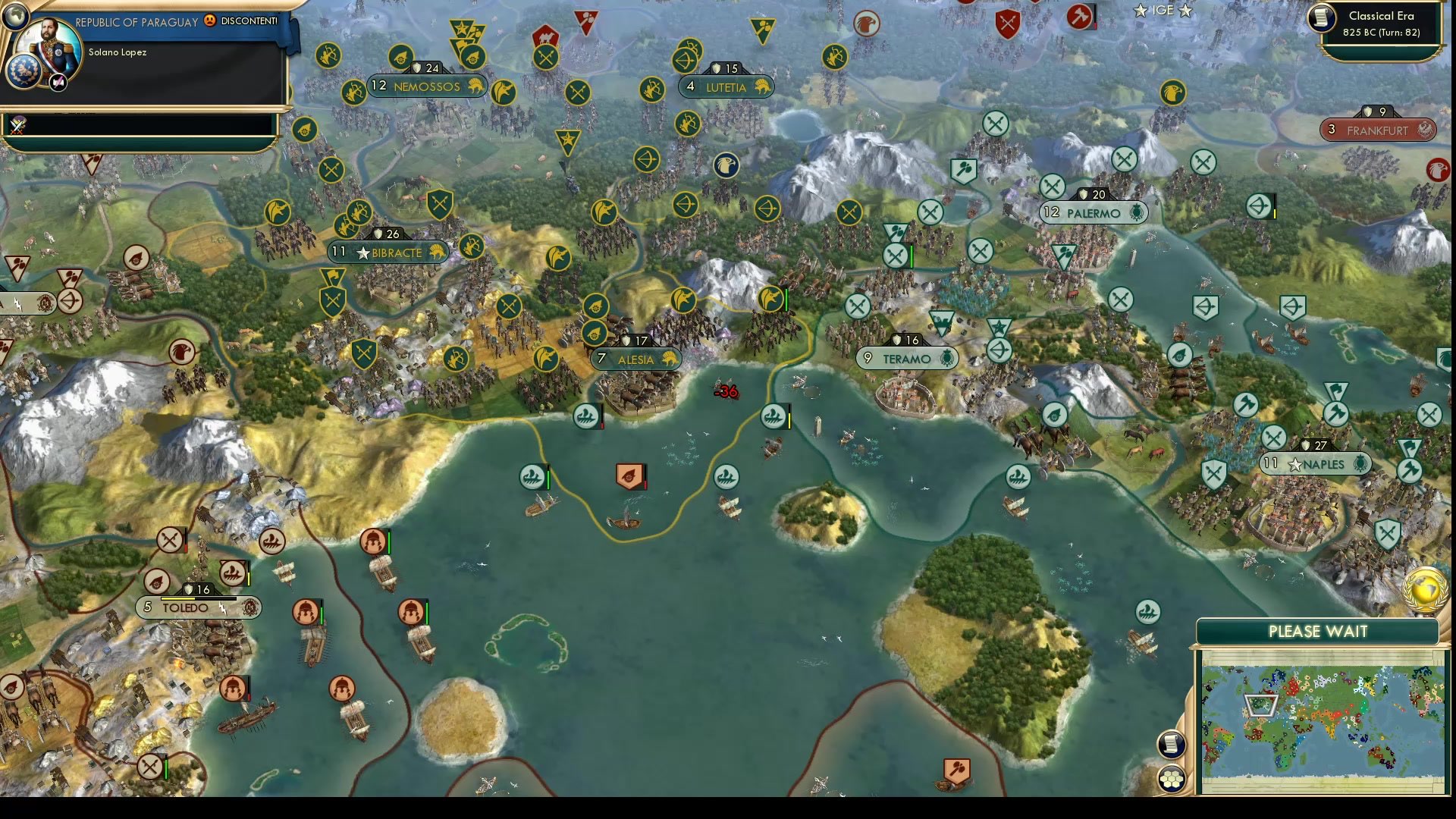Image resolution: width=1456 pixels, height=819 pixels.
Task: Select the trireme unit flag near Alesia
Action: coord(586,416)
